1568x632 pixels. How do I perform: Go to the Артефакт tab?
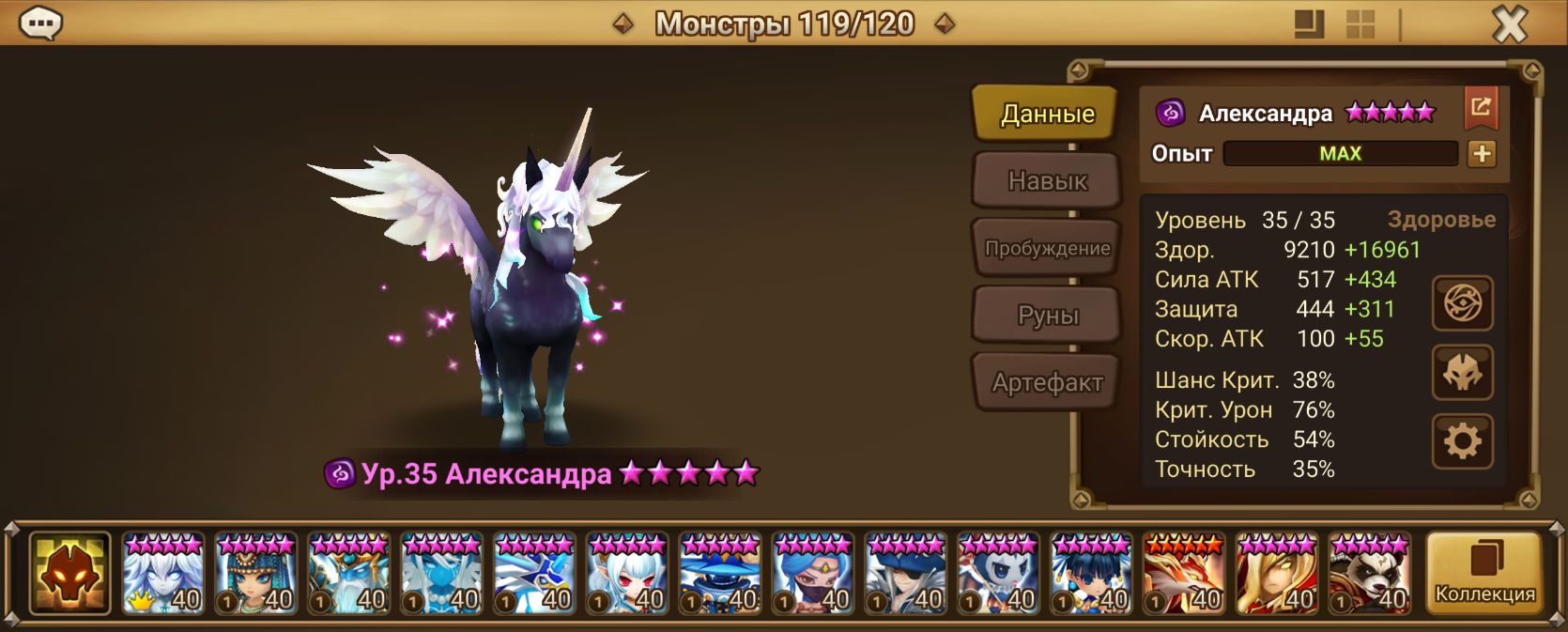pos(1047,382)
